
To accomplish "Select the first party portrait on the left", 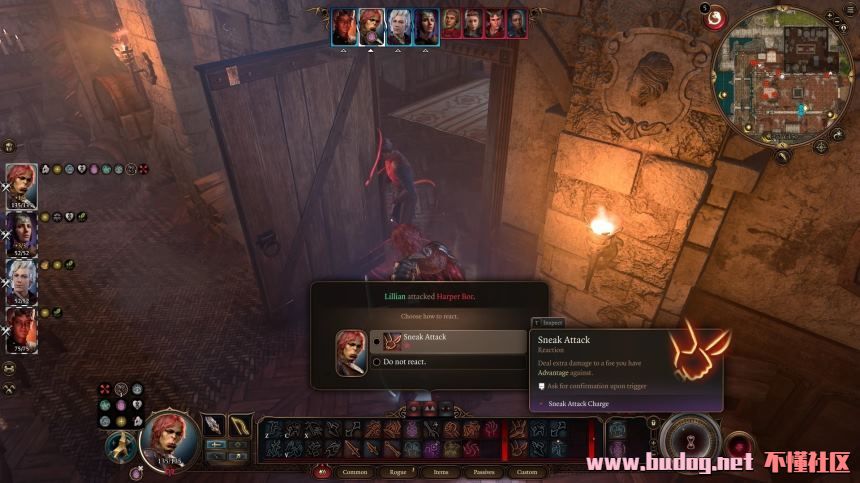I will click(22, 185).
